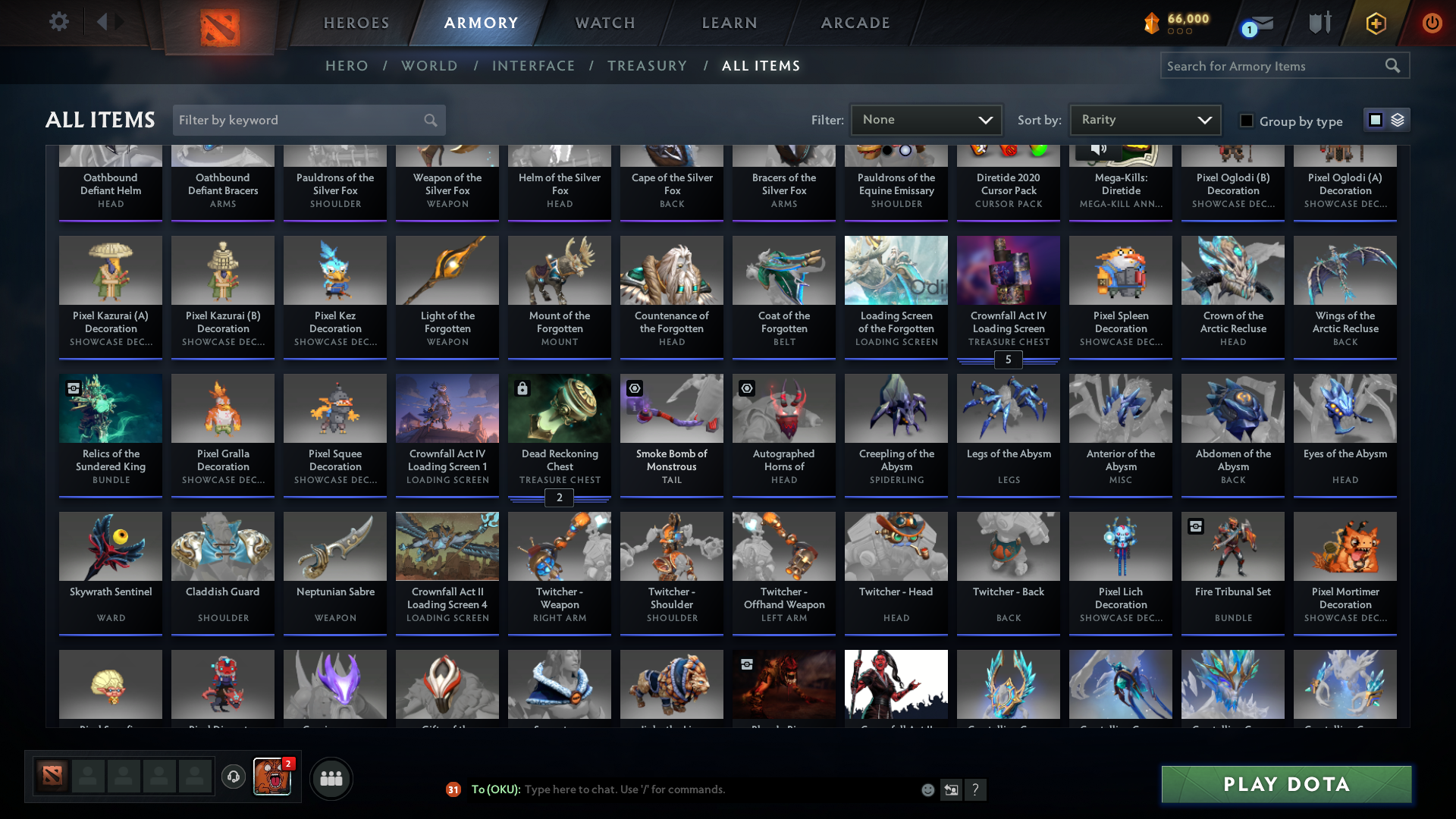
Task: Click the red power button
Action: [x=1432, y=24]
